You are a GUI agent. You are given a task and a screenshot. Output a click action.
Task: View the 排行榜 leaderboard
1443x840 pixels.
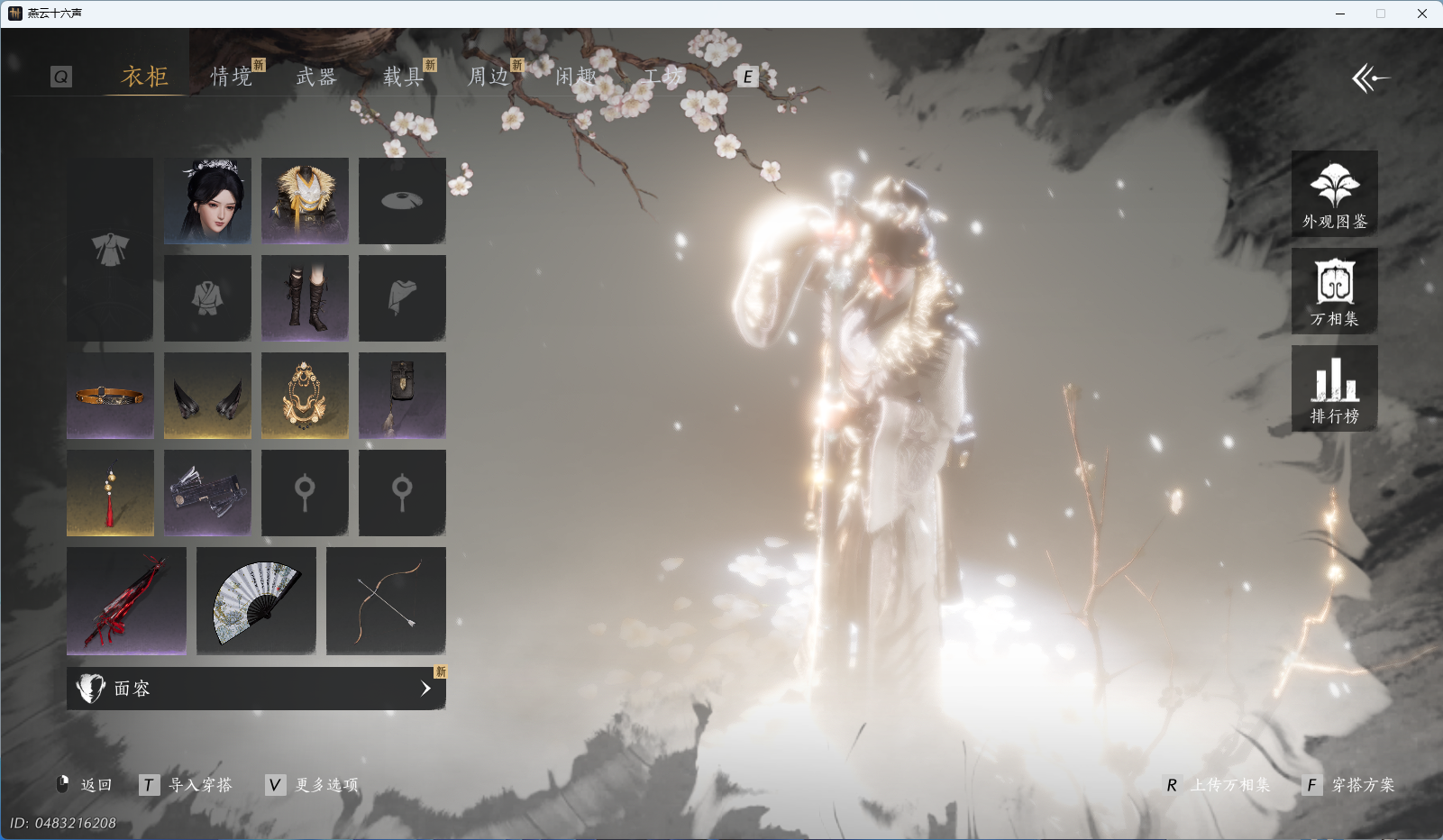pos(1334,388)
